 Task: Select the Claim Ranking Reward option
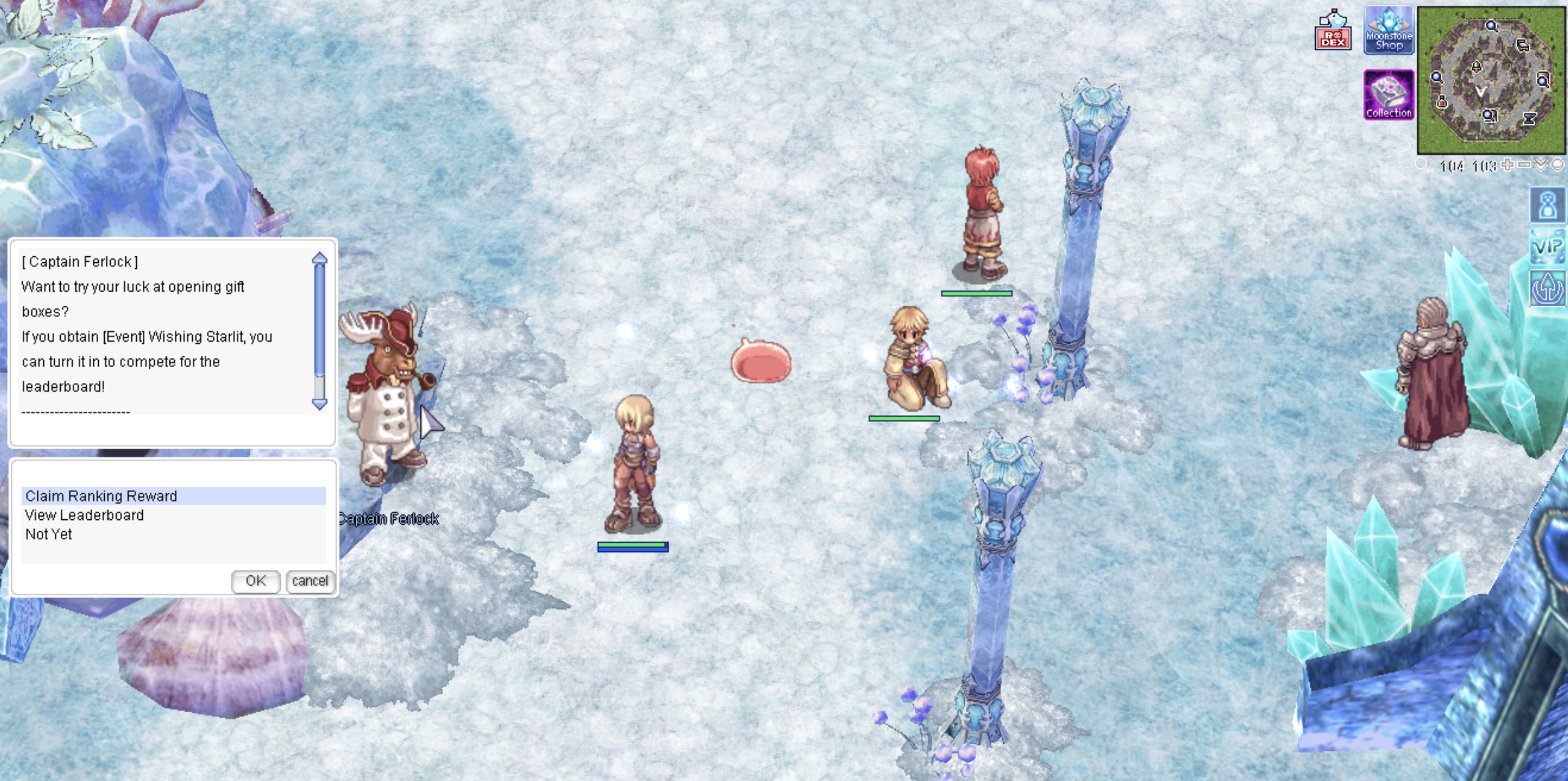coord(101,496)
